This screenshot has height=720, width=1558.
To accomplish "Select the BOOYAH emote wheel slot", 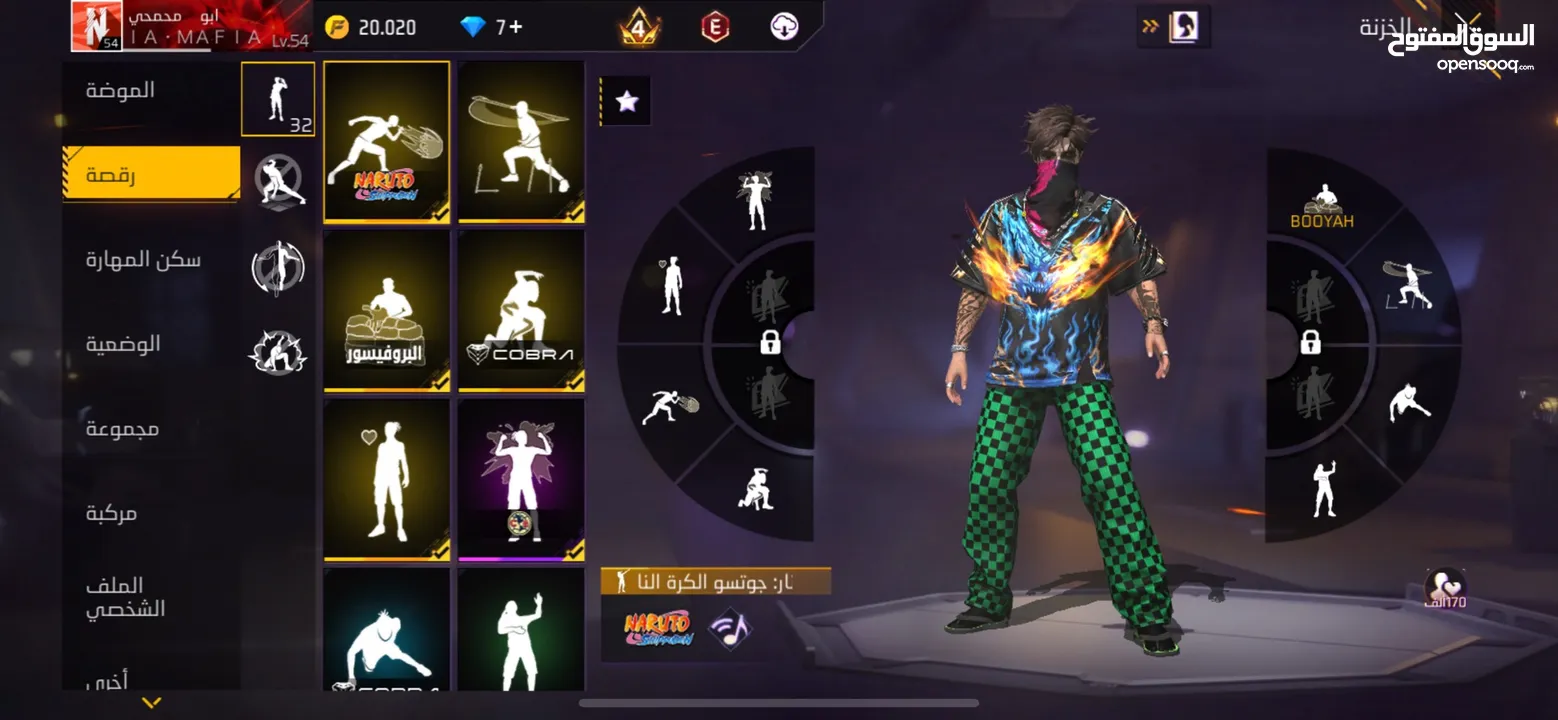I will pyautogui.click(x=1322, y=207).
